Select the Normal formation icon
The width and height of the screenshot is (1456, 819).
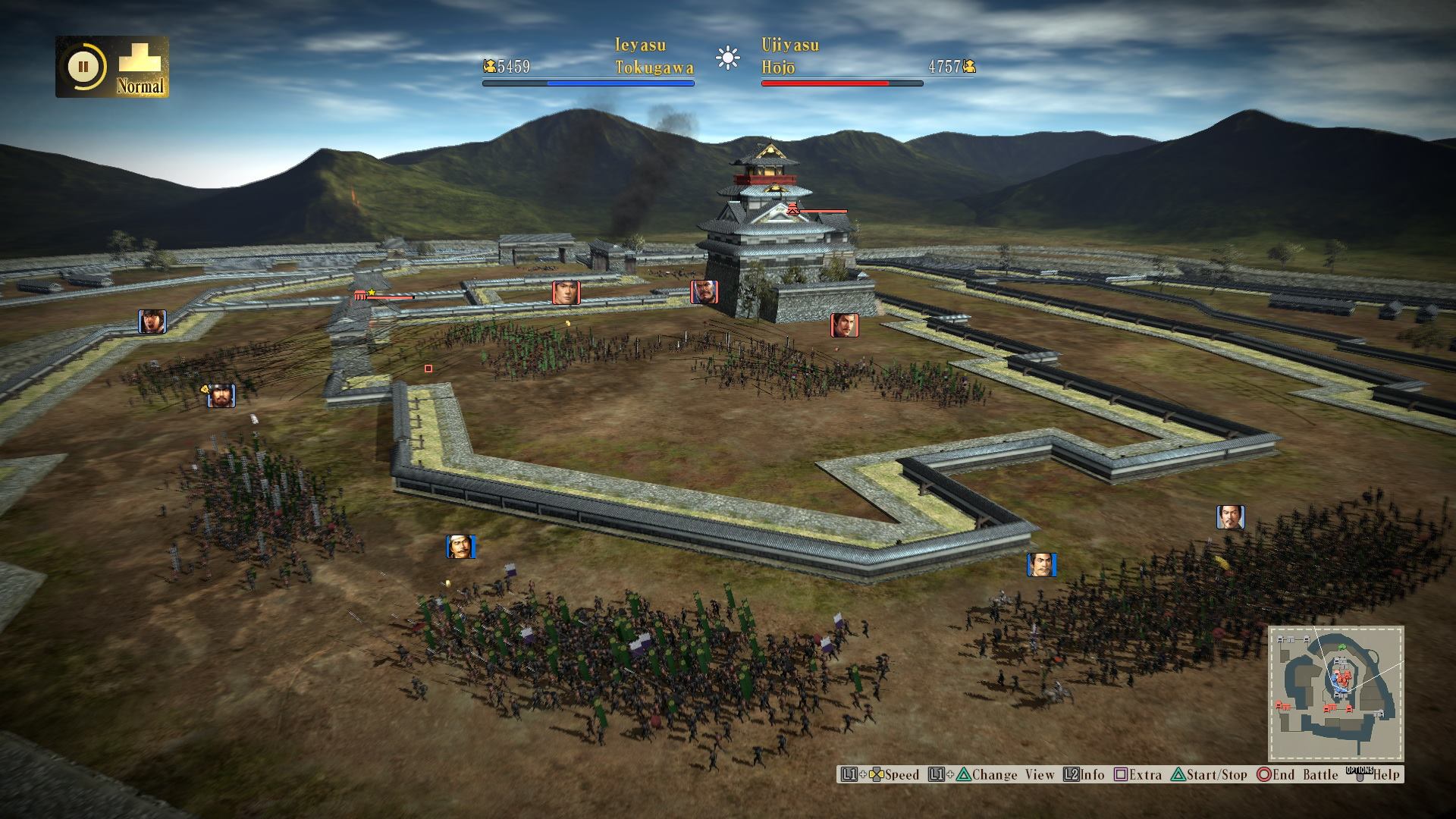[x=141, y=67]
